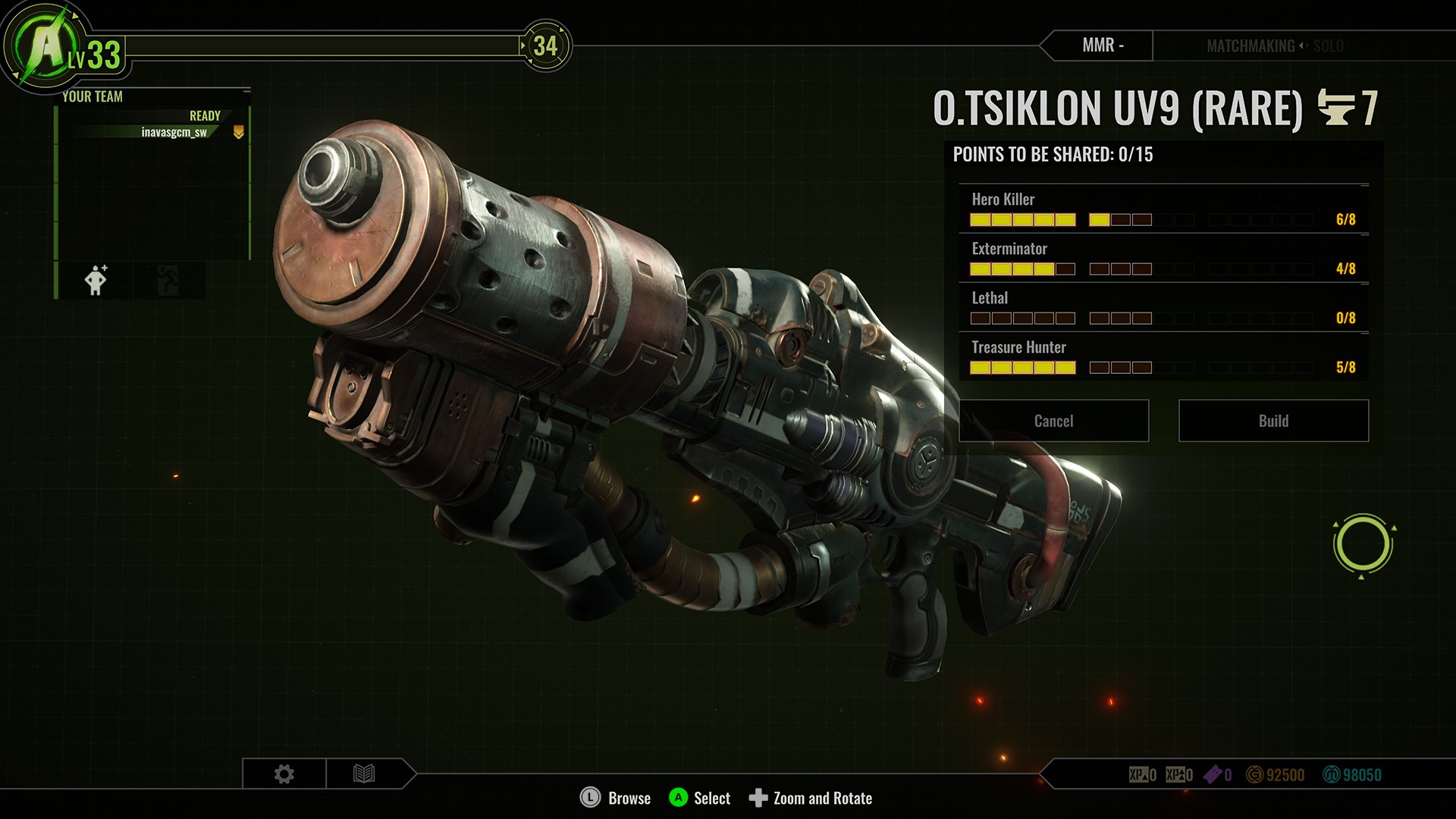Click Cancel to discard changes

[x=1053, y=421]
